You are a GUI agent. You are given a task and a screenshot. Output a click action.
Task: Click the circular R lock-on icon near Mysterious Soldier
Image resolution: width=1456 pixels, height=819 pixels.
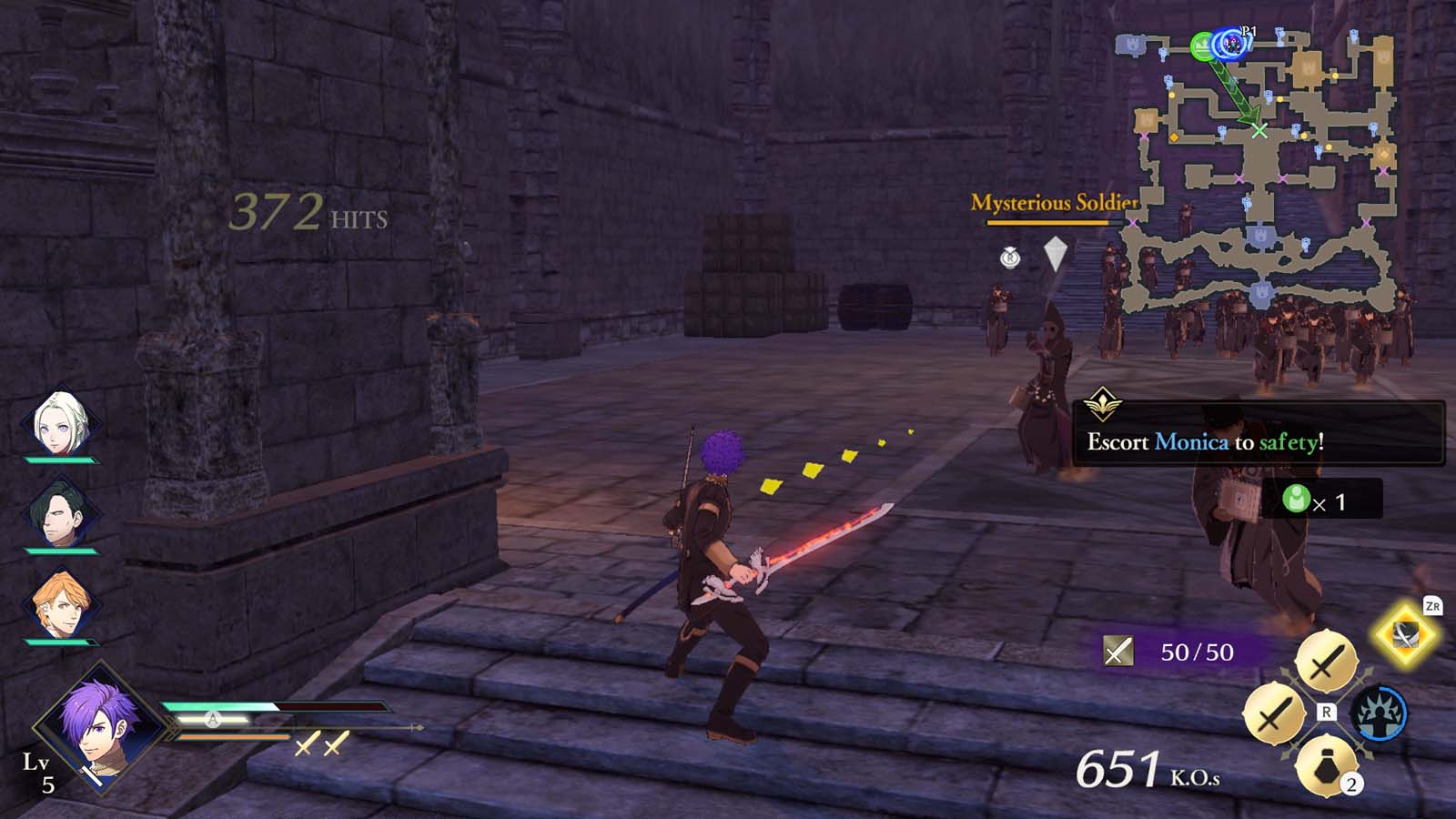tap(1010, 258)
